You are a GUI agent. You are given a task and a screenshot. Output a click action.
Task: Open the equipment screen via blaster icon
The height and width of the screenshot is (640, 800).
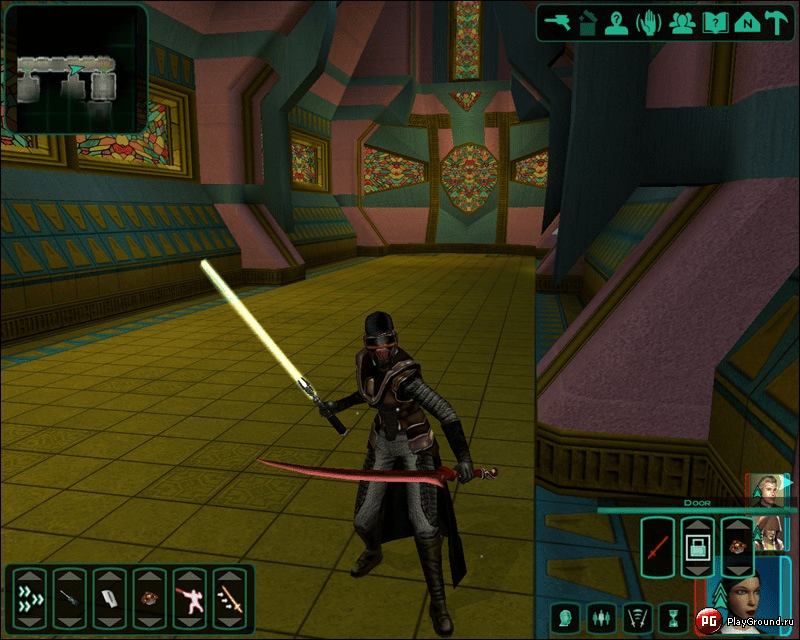pos(558,23)
